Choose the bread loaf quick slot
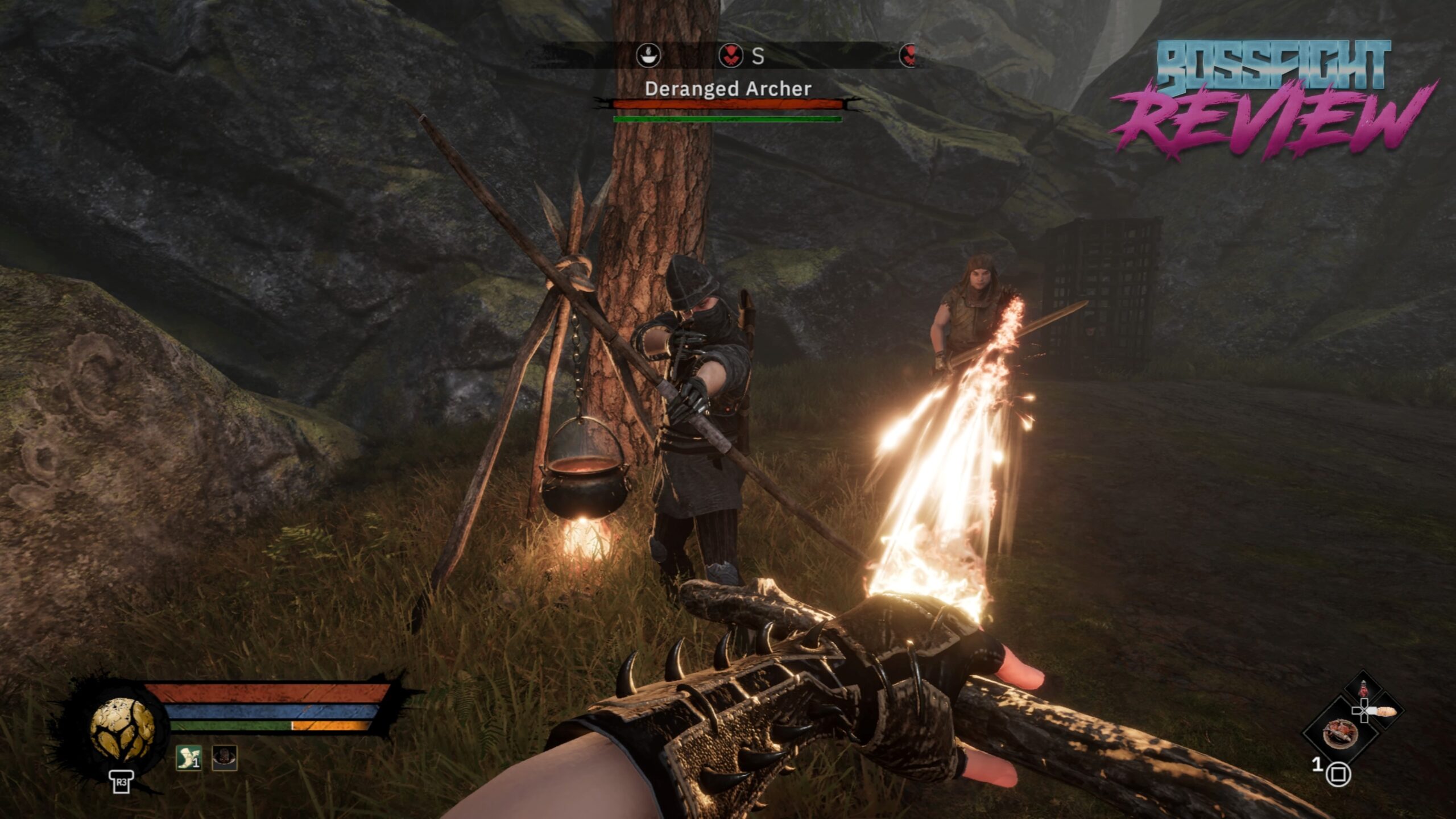The height and width of the screenshot is (819, 1456). point(1385,711)
